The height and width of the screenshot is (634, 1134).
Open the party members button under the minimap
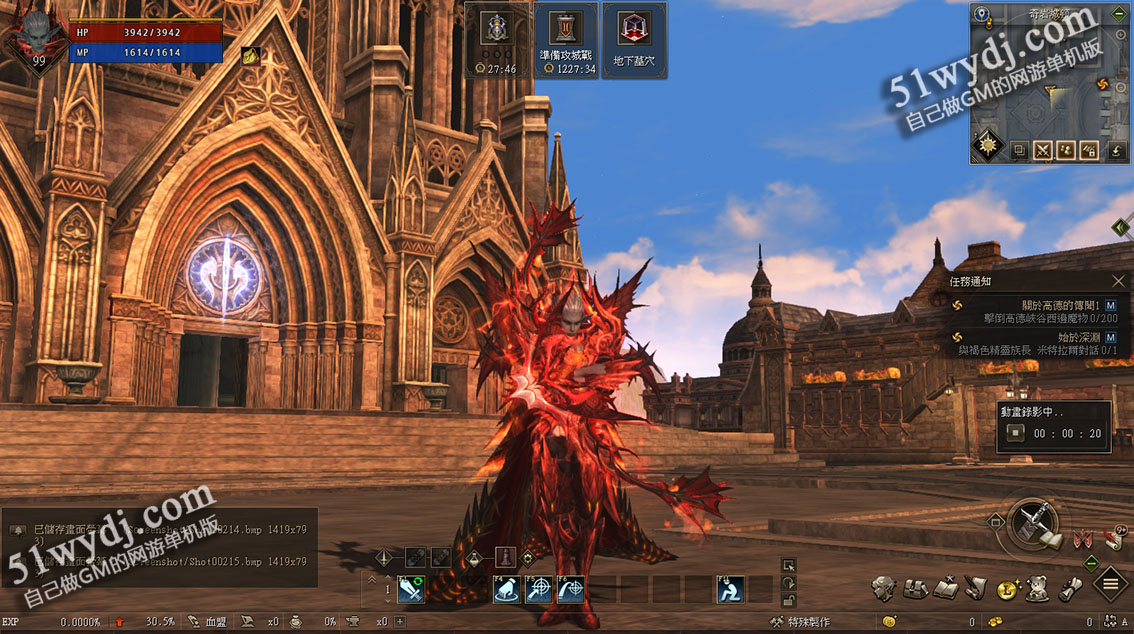1067,151
